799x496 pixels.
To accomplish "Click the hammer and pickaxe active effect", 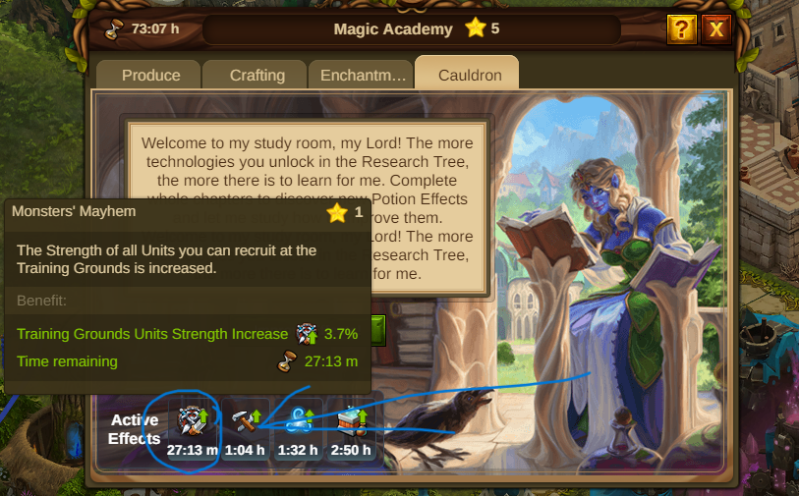I will pyautogui.click(x=245, y=422).
